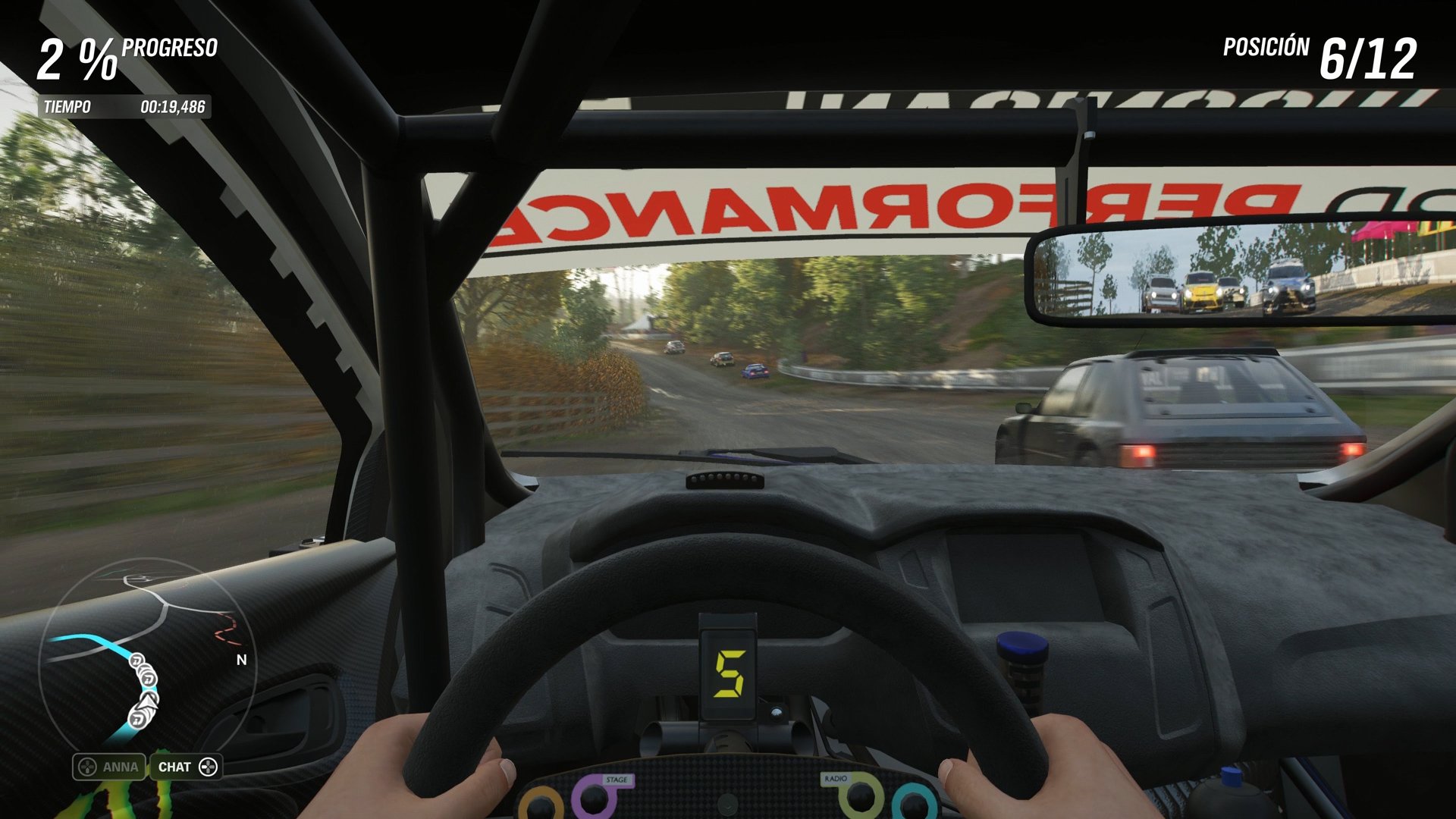
Task: Open the CHAT button
Action: (x=187, y=767)
